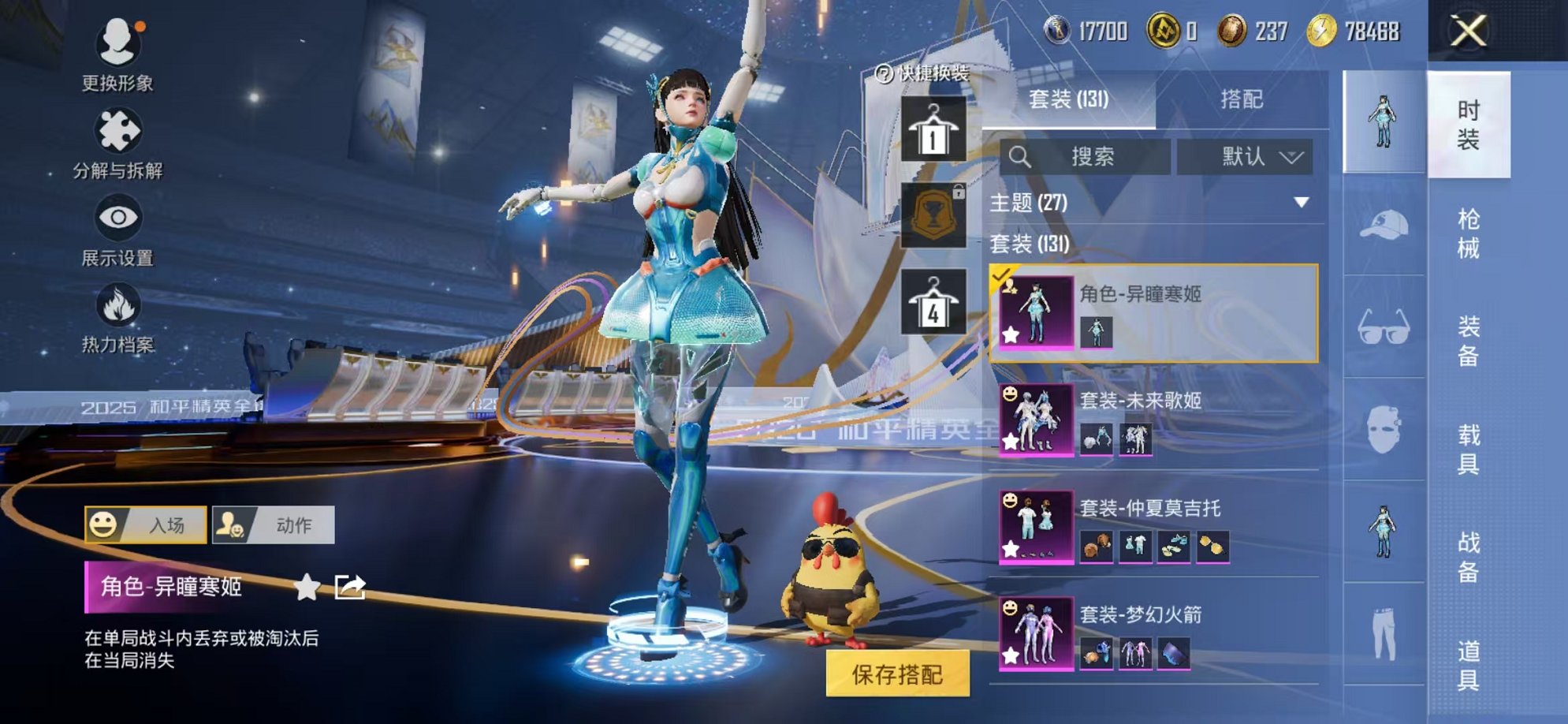The height and width of the screenshot is (724, 1568).
Task: Open 展示设置 display settings
Action: [x=117, y=215]
